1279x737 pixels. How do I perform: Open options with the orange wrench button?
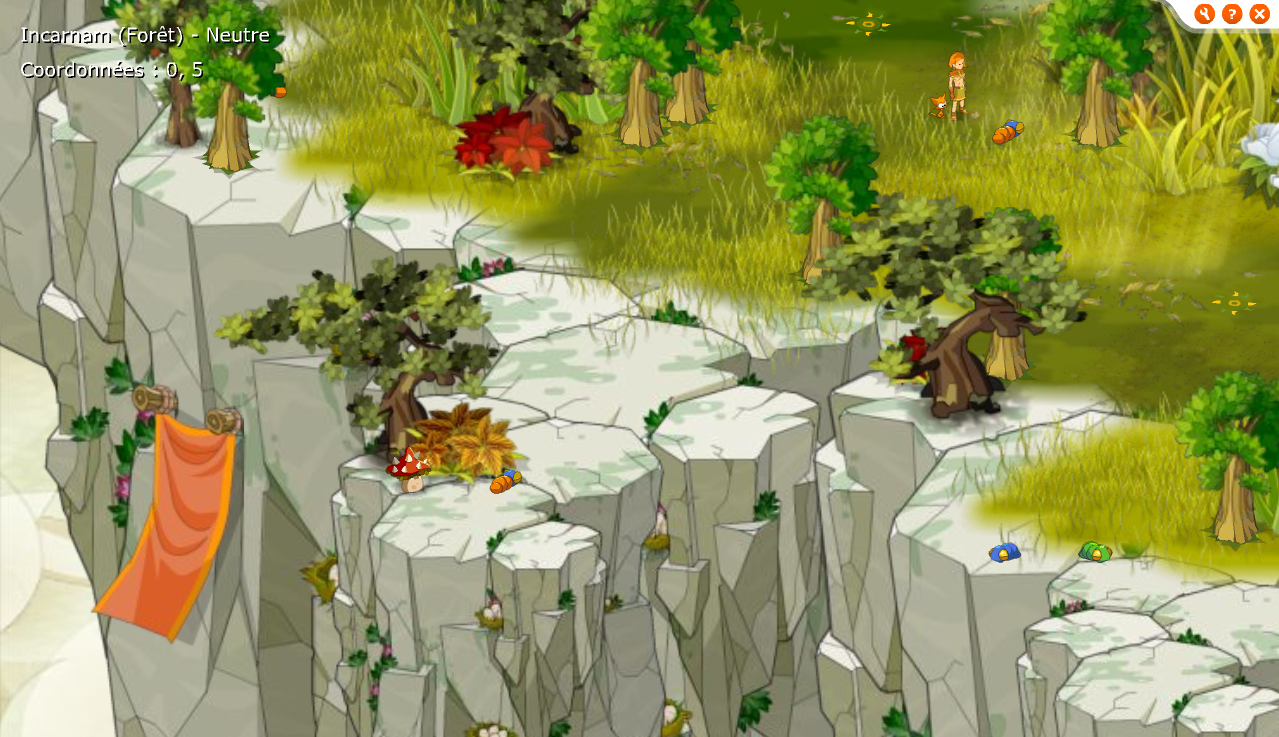tap(1204, 14)
